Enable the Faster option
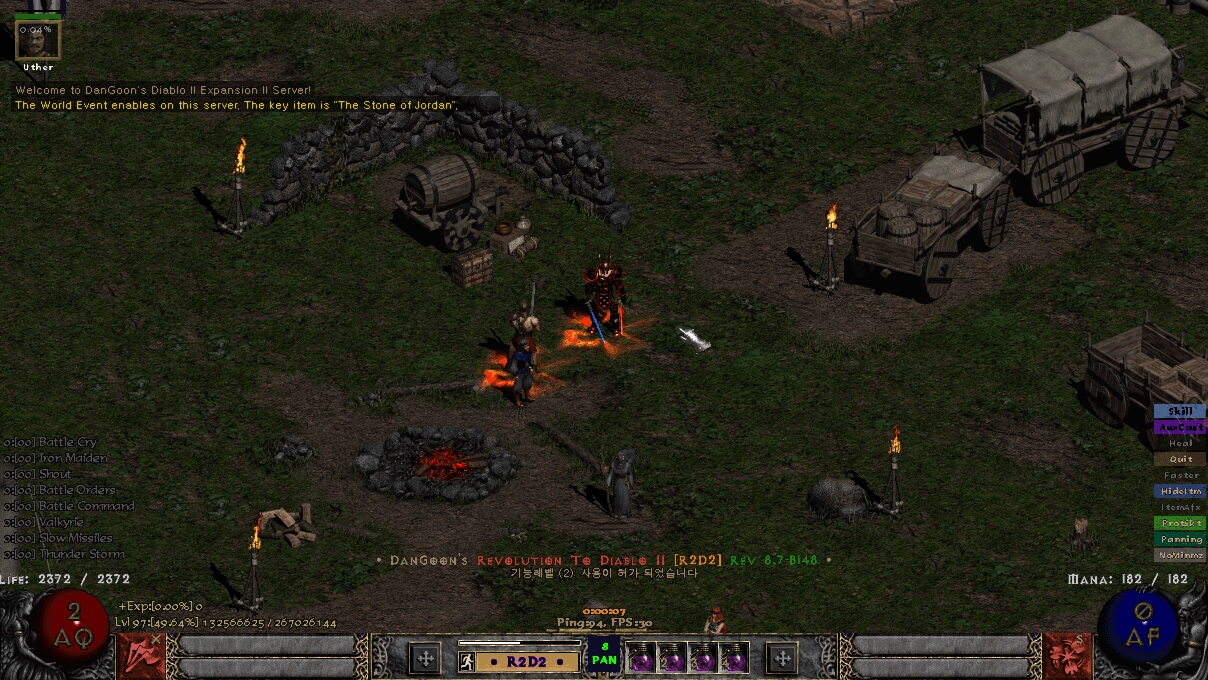 coord(1180,475)
